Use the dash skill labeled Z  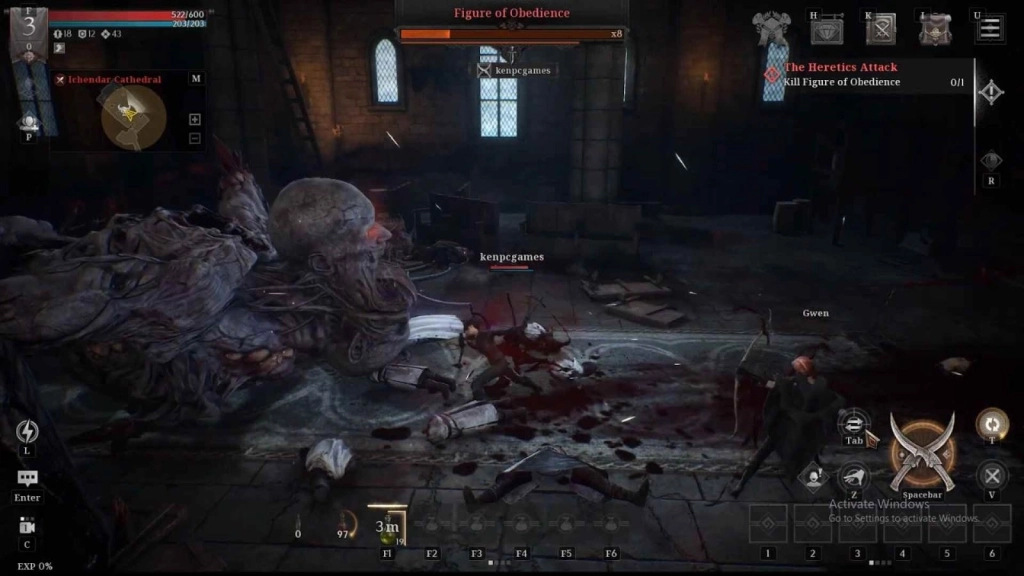pos(853,476)
